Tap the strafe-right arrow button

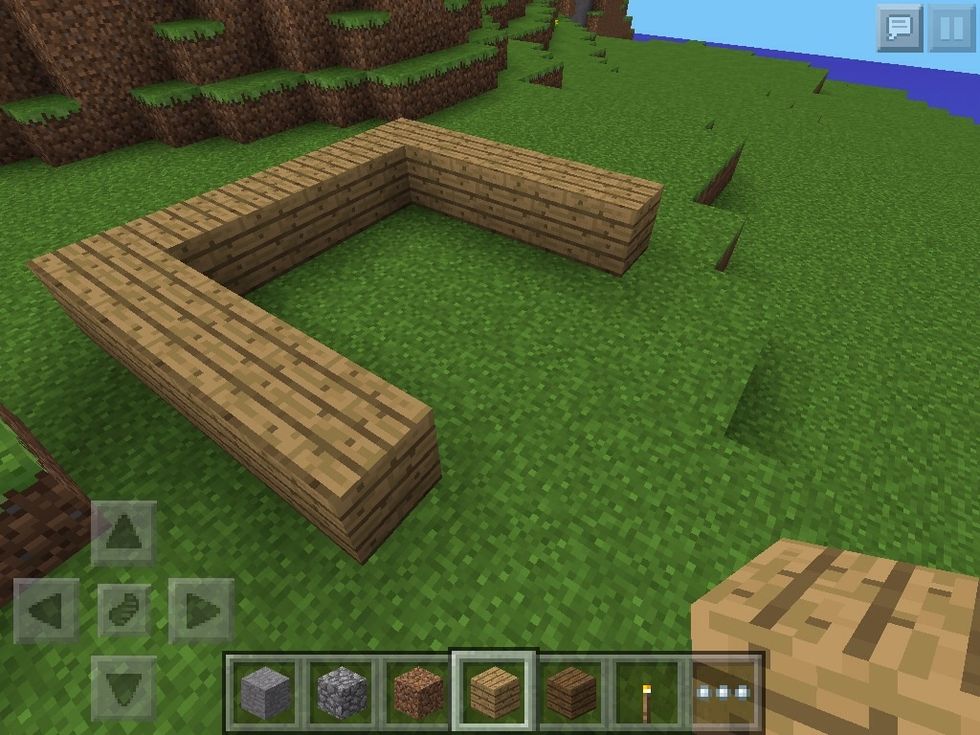pyautogui.click(x=201, y=610)
